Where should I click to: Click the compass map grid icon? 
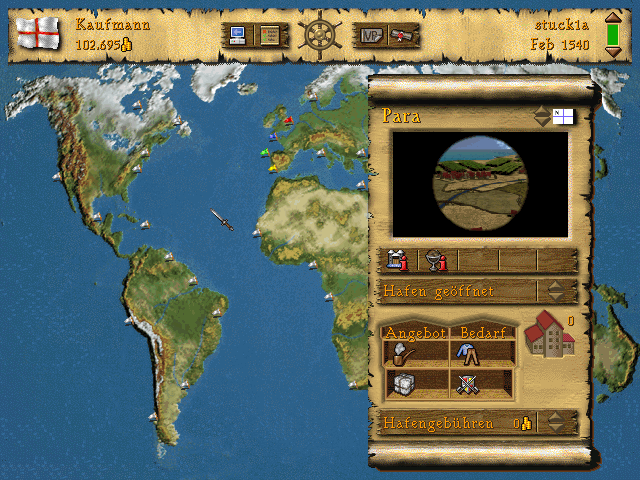click(x=563, y=116)
